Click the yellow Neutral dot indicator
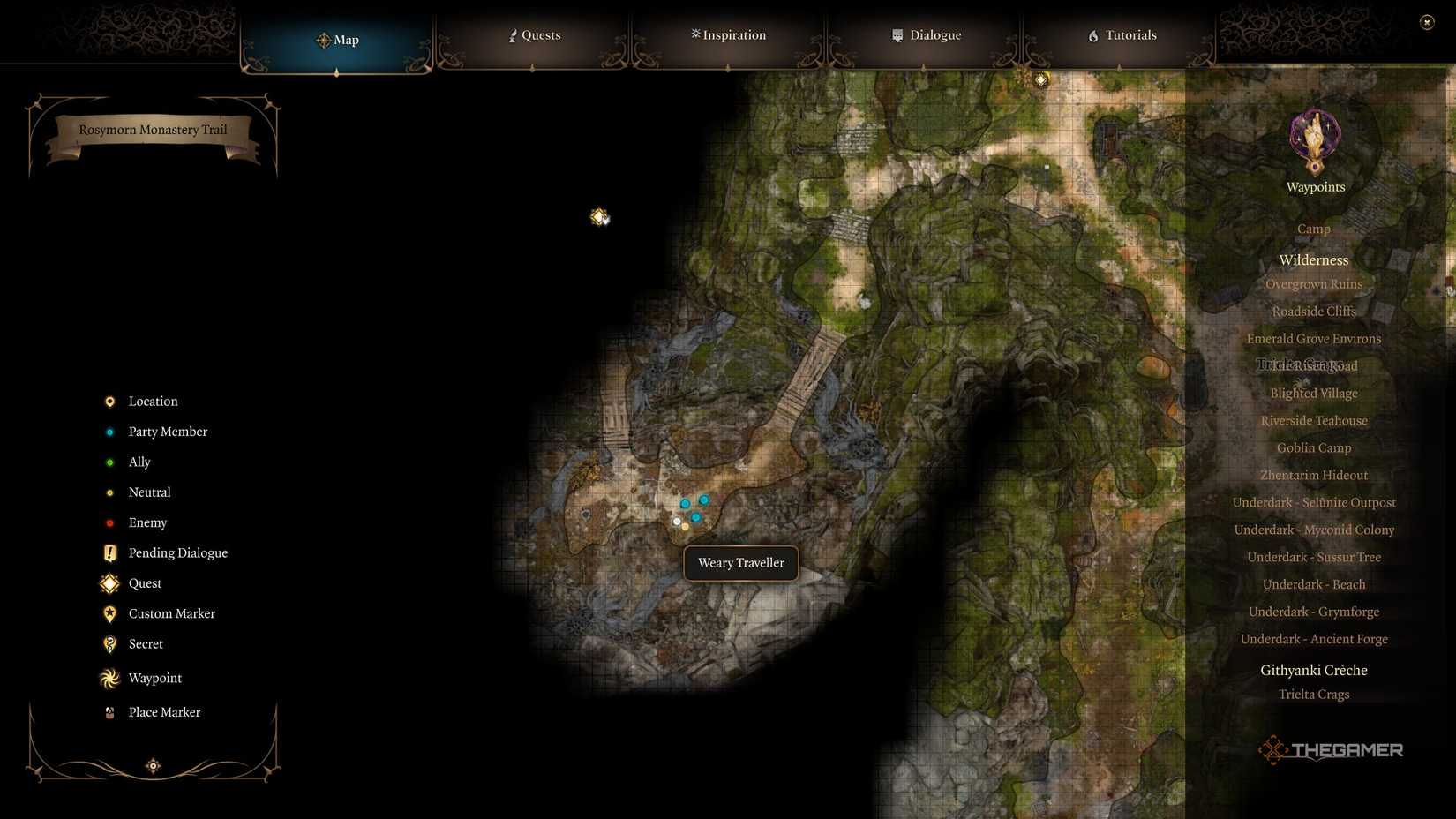Image resolution: width=1456 pixels, height=819 pixels. (x=109, y=492)
